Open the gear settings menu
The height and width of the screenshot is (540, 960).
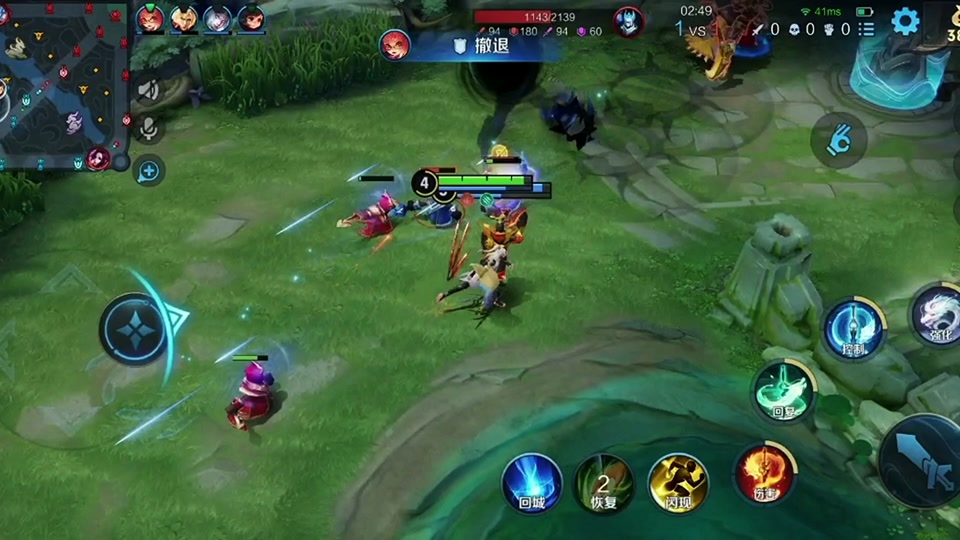click(905, 21)
